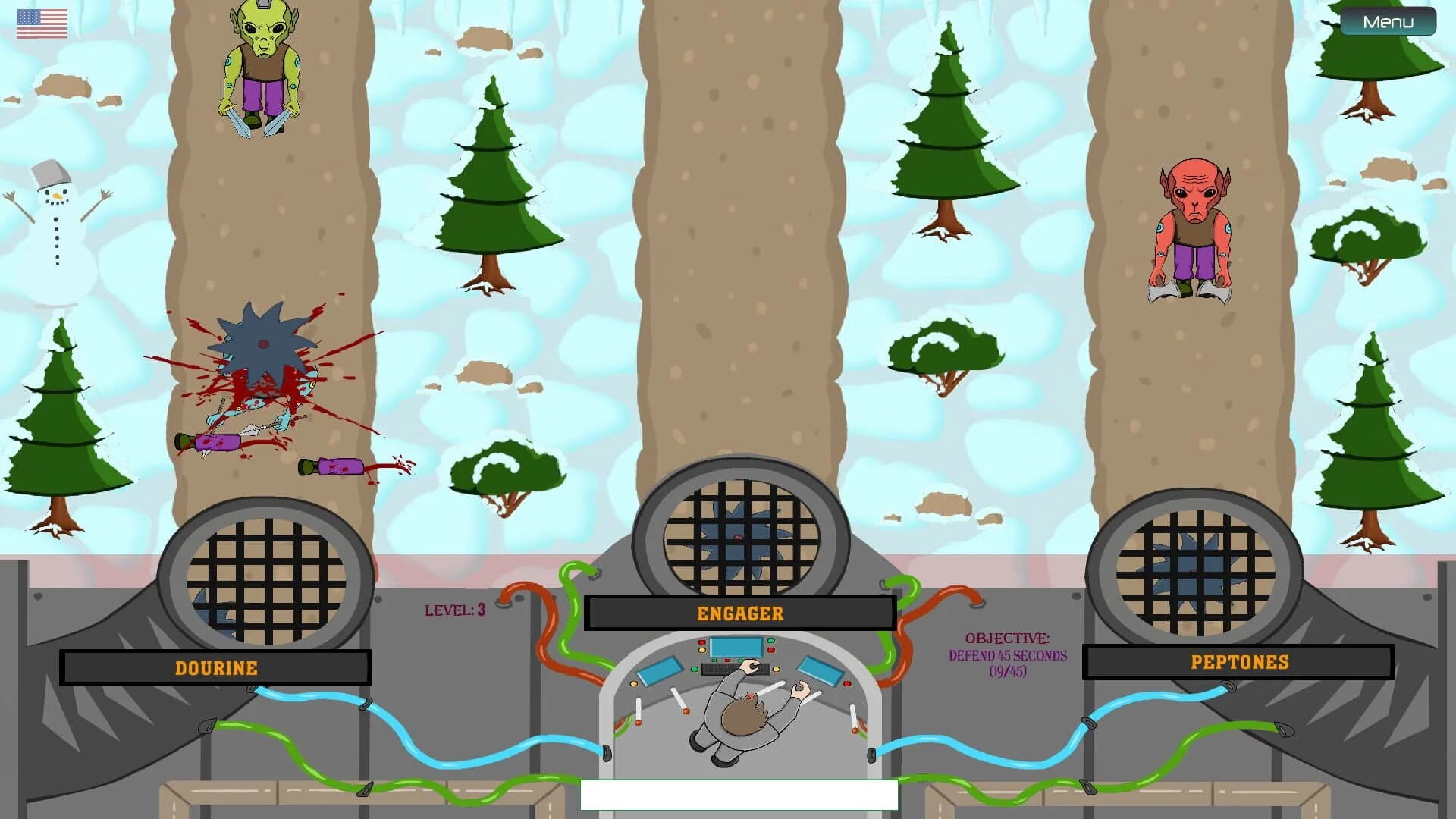The image size is (1456, 819).
Task: Select the green alien enemy in left lane
Action: point(262,68)
